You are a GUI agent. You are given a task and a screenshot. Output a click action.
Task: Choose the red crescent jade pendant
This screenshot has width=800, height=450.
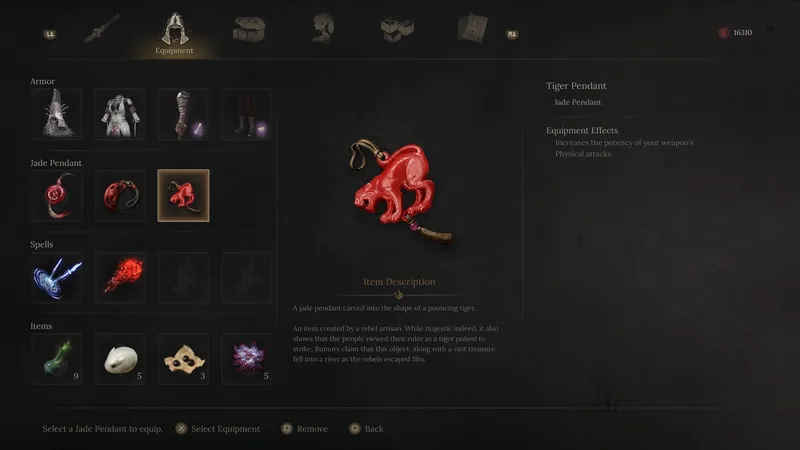click(120, 196)
